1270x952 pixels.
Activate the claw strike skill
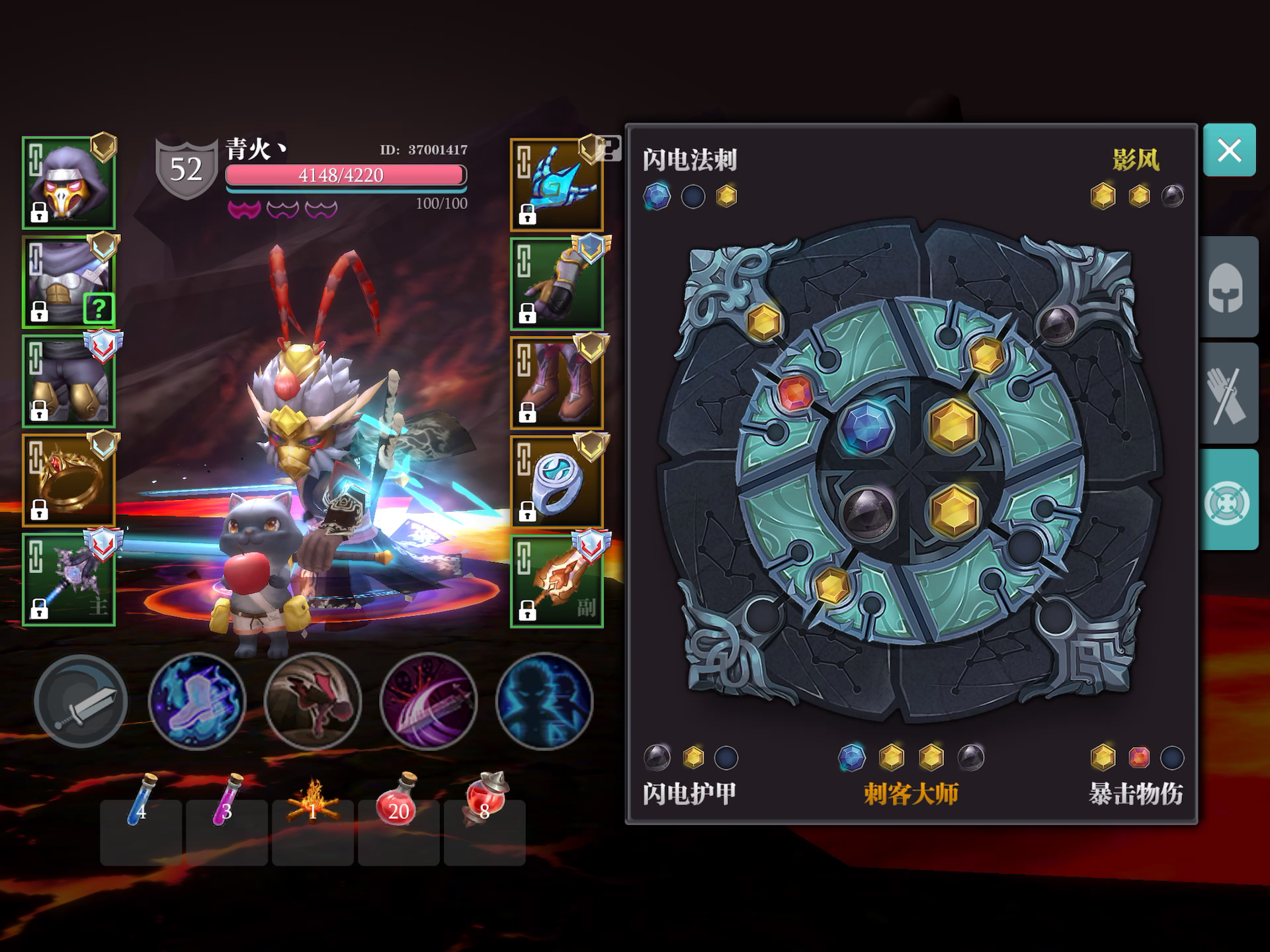[312, 702]
